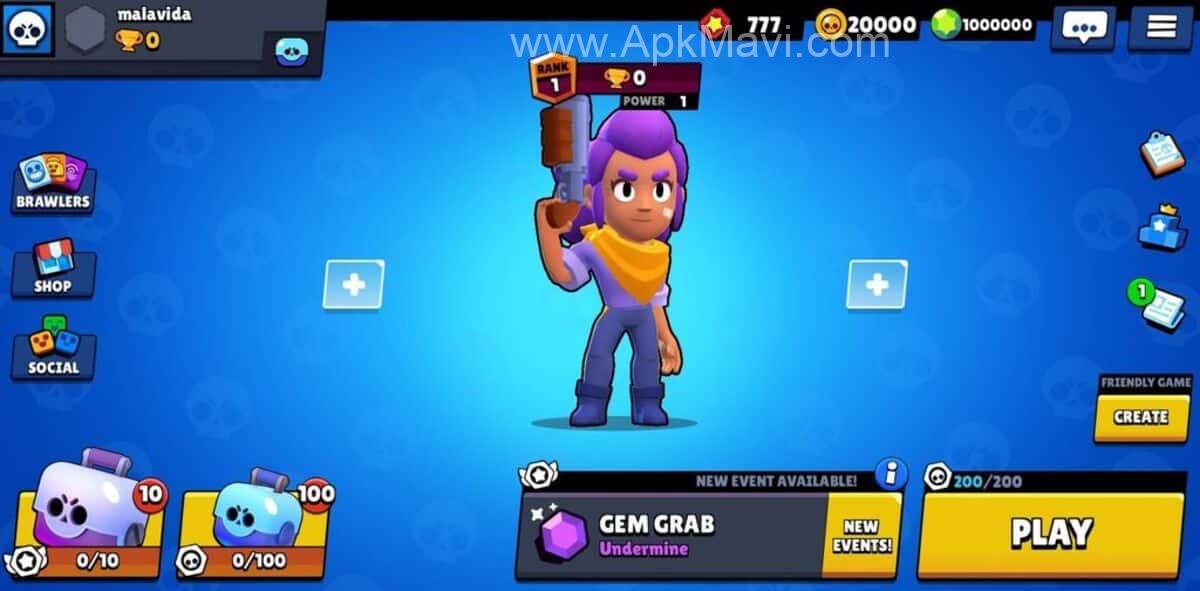Create a friendly game
Screen dimensions: 1200x591
click(x=1141, y=416)
